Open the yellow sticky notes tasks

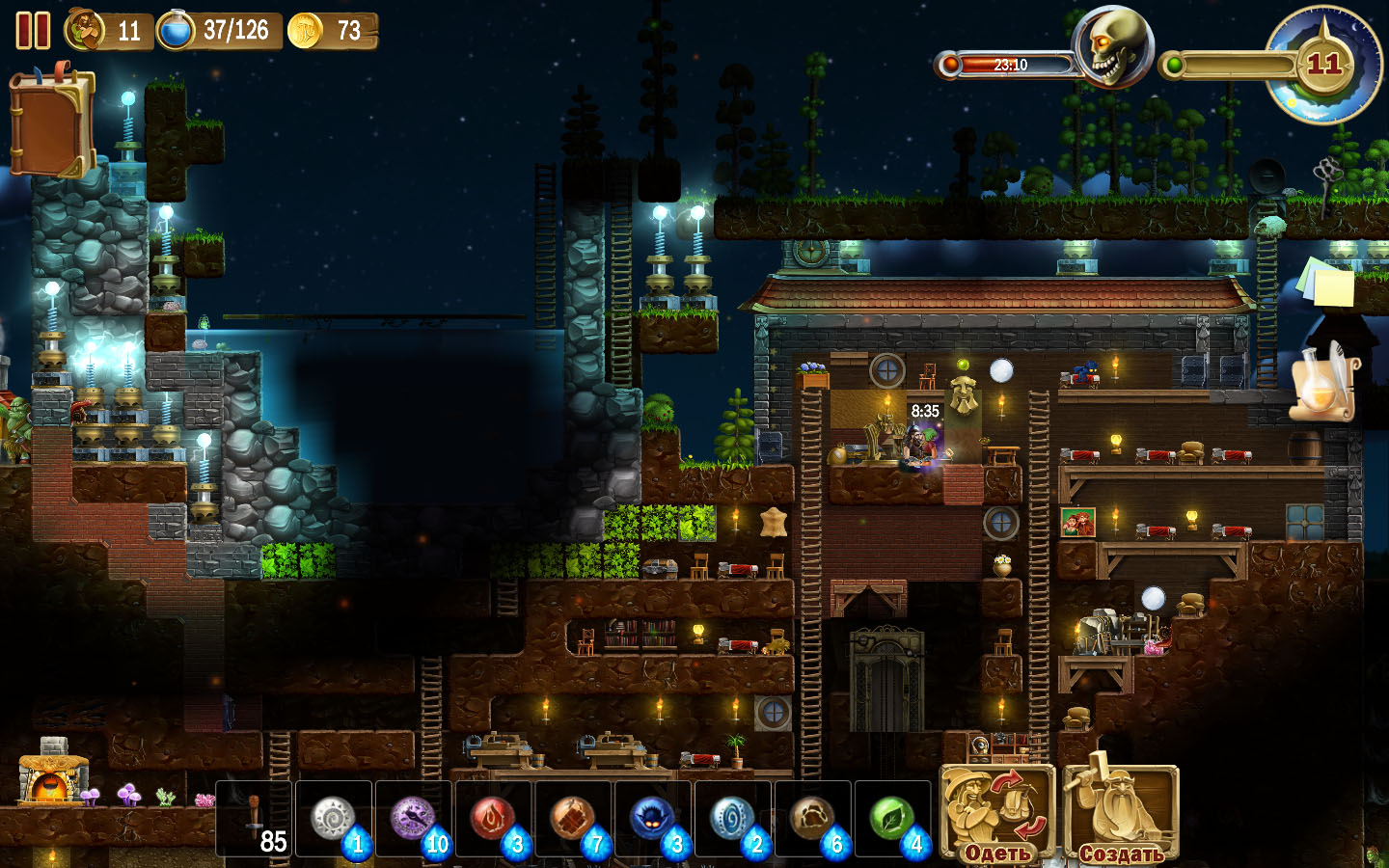coord(1326,283)
